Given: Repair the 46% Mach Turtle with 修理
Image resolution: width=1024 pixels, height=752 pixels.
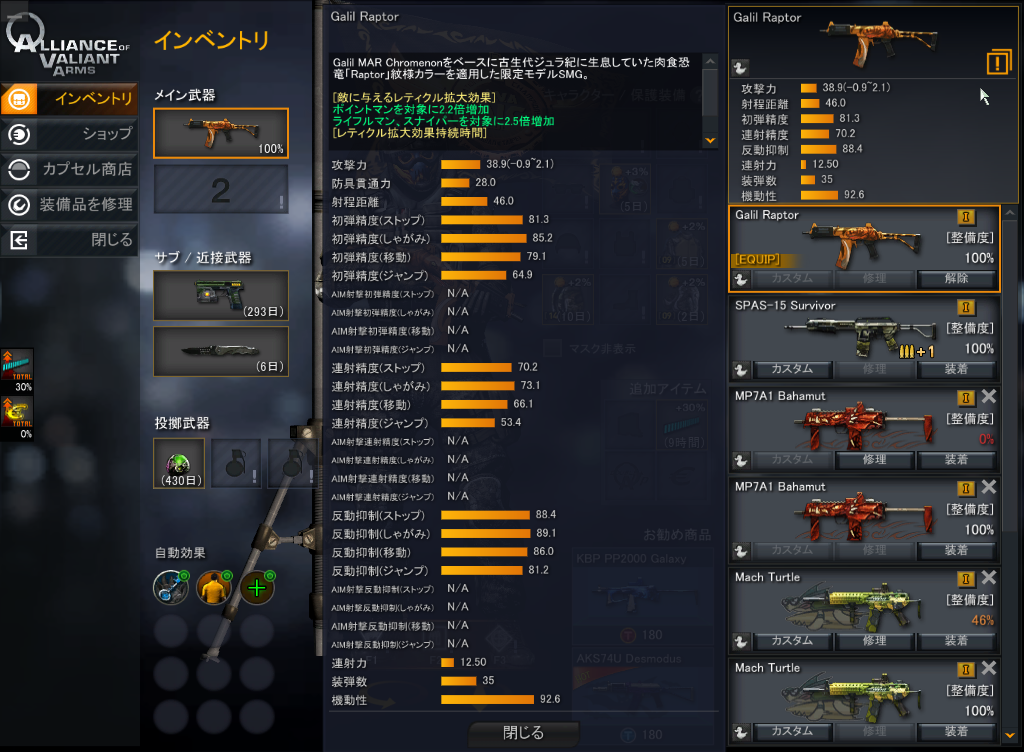Looking at the screenshot, I should point(874,641).
